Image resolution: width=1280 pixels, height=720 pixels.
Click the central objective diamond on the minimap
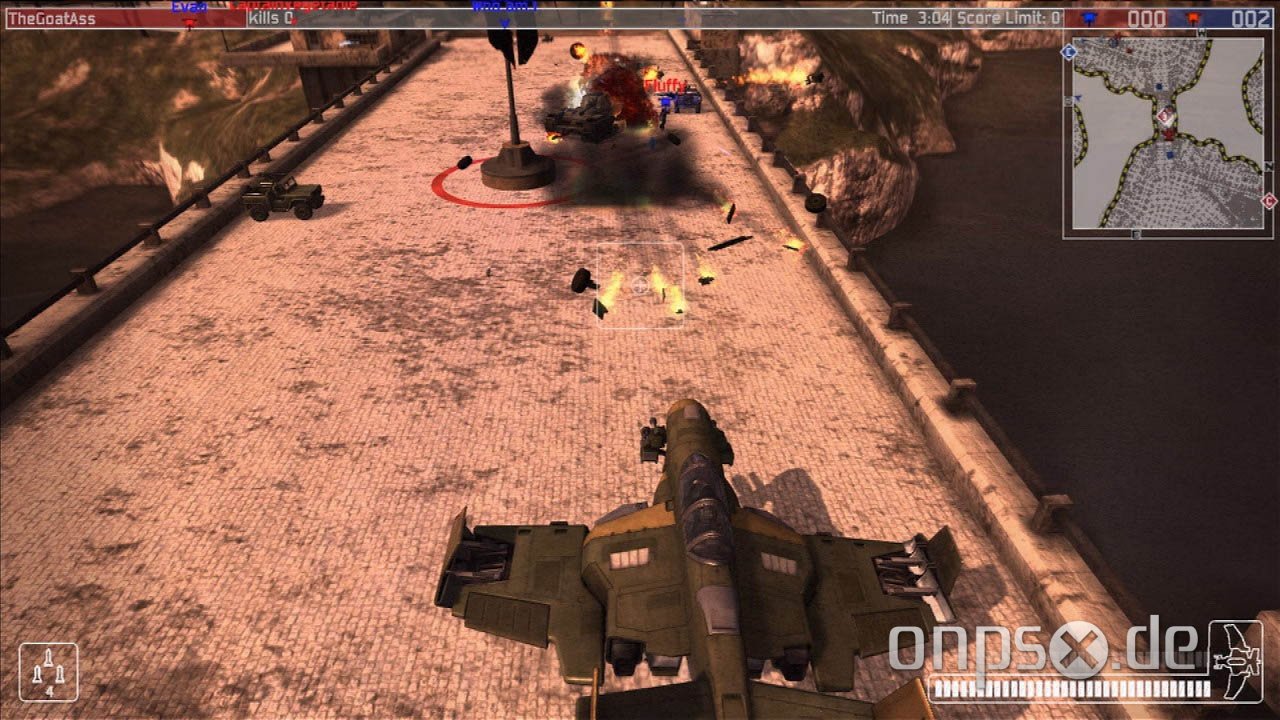click(1165, 117)
